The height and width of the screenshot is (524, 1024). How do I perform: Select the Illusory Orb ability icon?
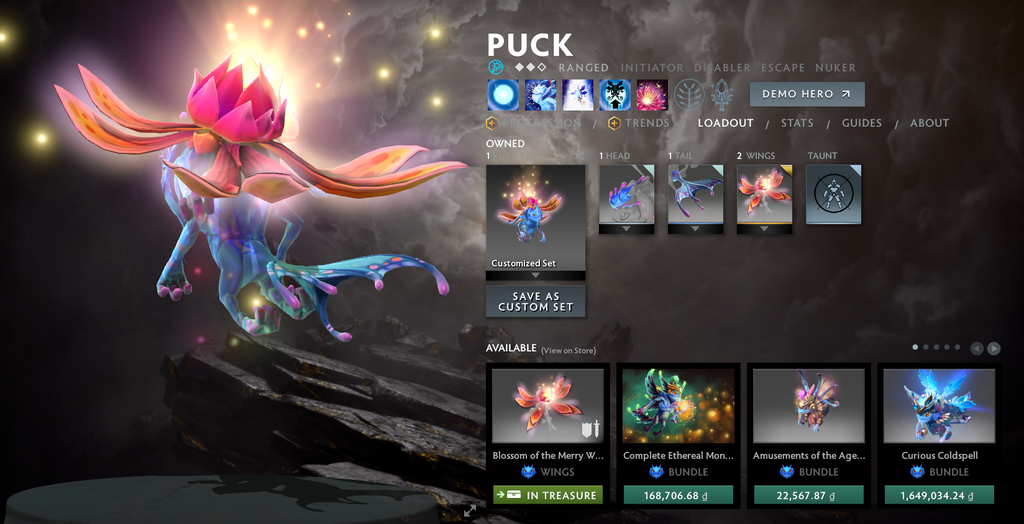pyautogui.click(x=502, y=95)
